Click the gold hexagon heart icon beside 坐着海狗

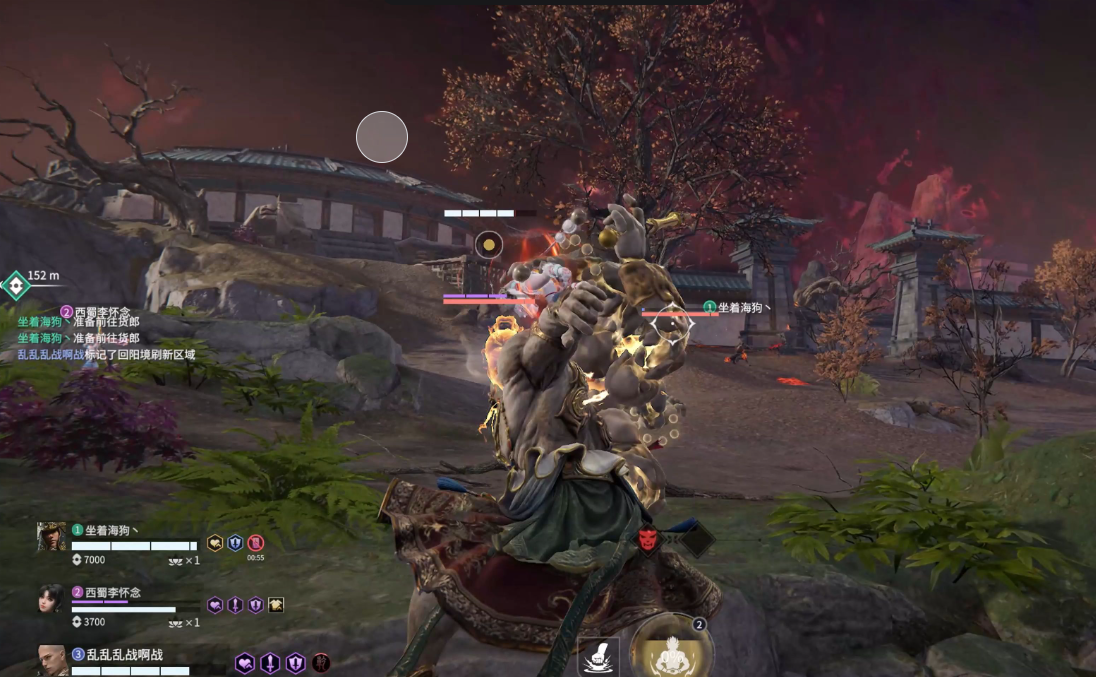coord(215,543)
